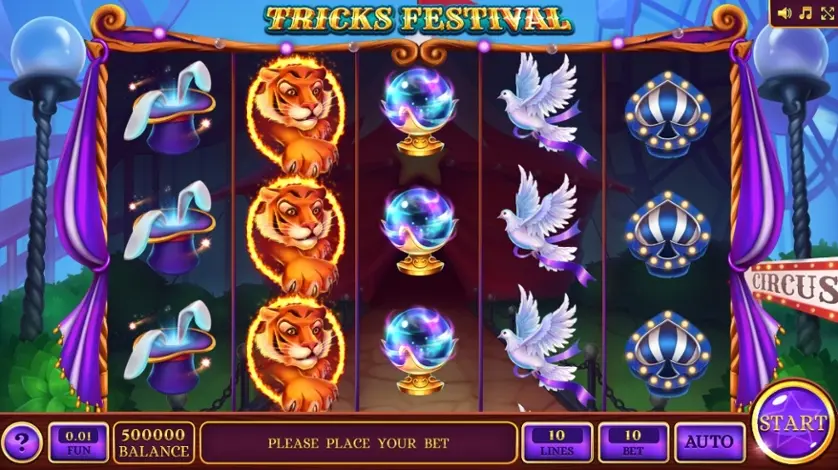Spin the reels with the START button
838x470 pixels.
pyautogui.click(x=792, y=425)
